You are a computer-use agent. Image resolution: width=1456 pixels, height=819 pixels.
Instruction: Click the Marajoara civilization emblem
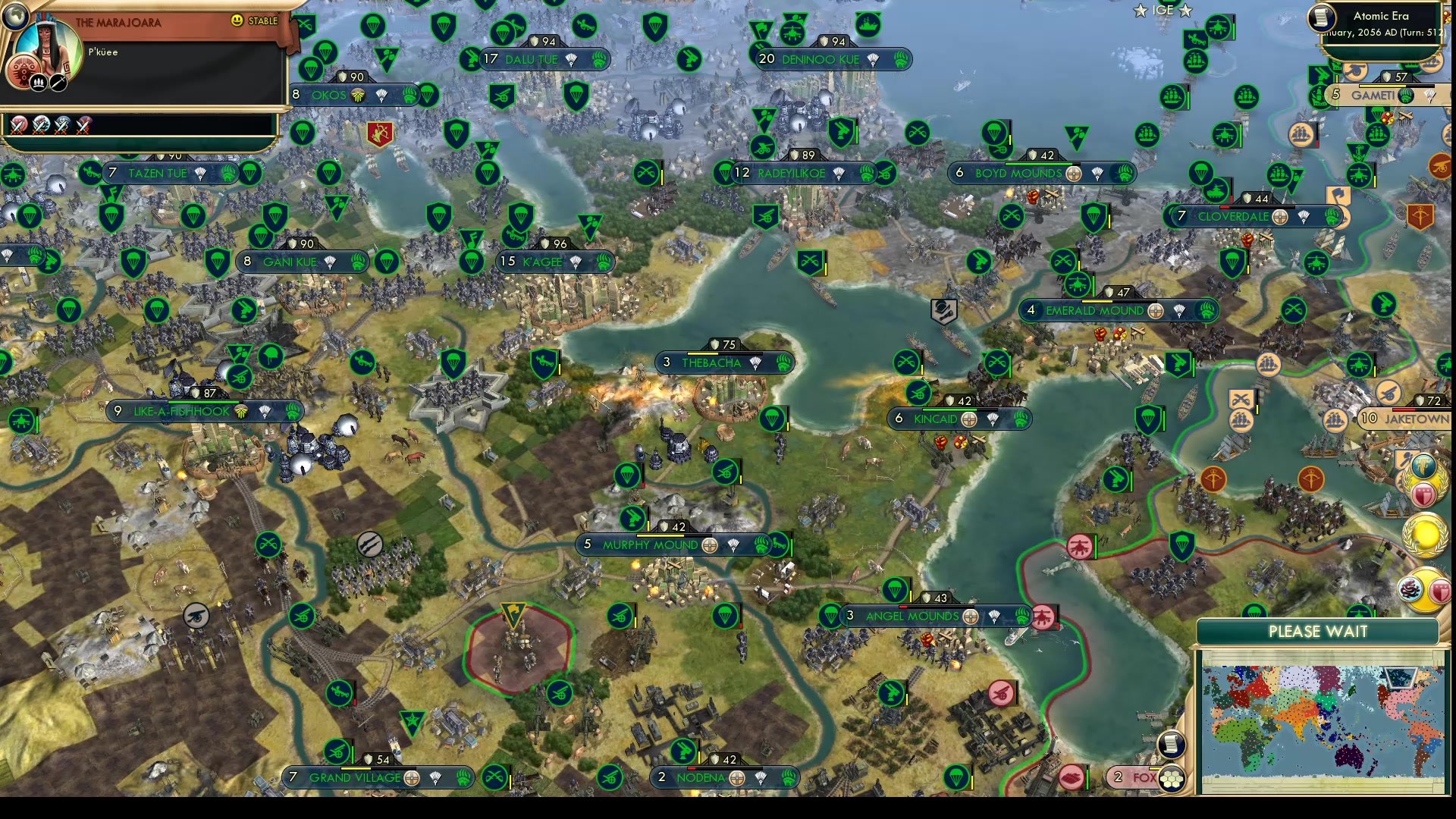click(x=24, y=70)
